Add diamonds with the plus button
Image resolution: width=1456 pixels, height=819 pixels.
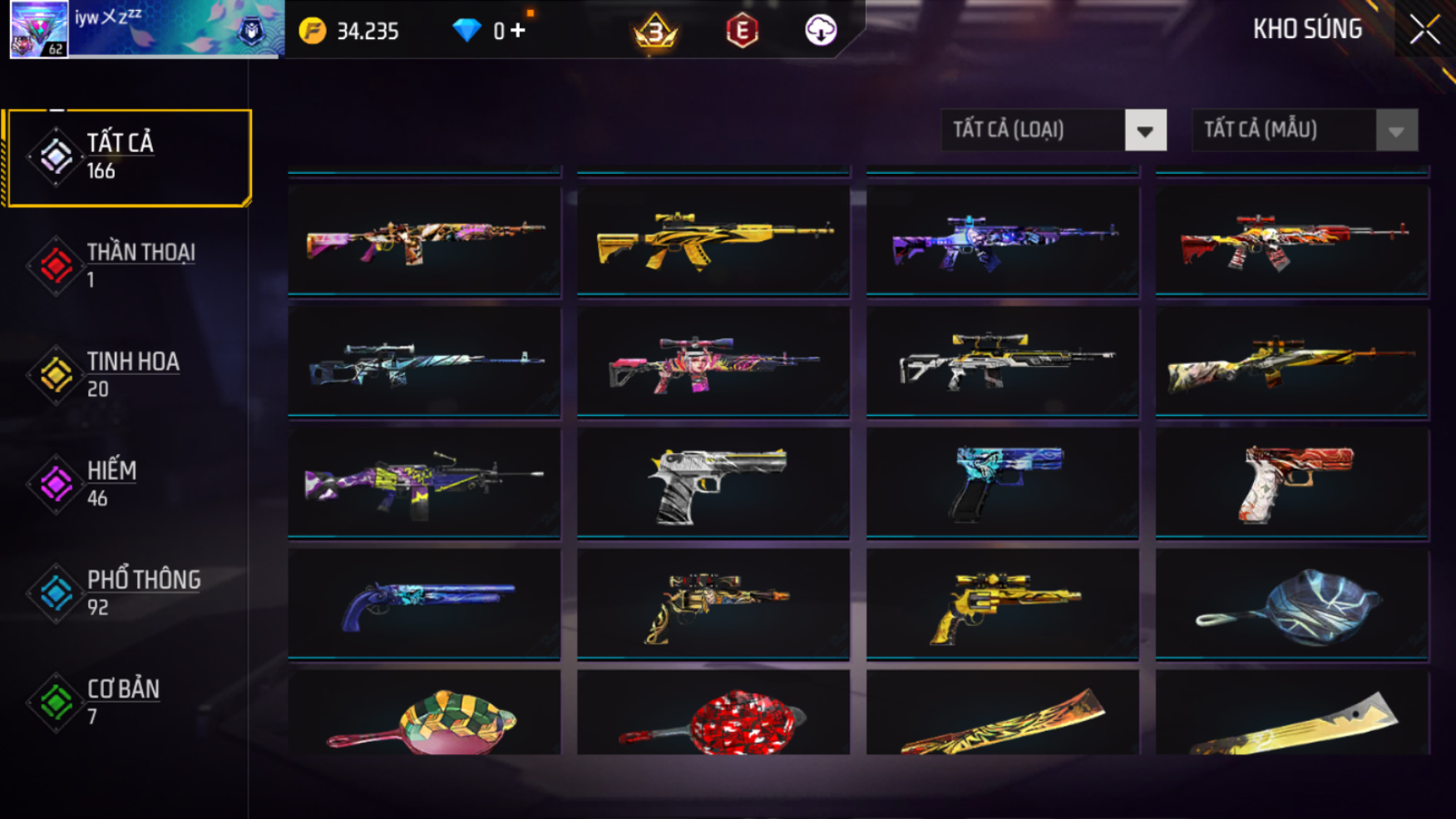(518, 31)
